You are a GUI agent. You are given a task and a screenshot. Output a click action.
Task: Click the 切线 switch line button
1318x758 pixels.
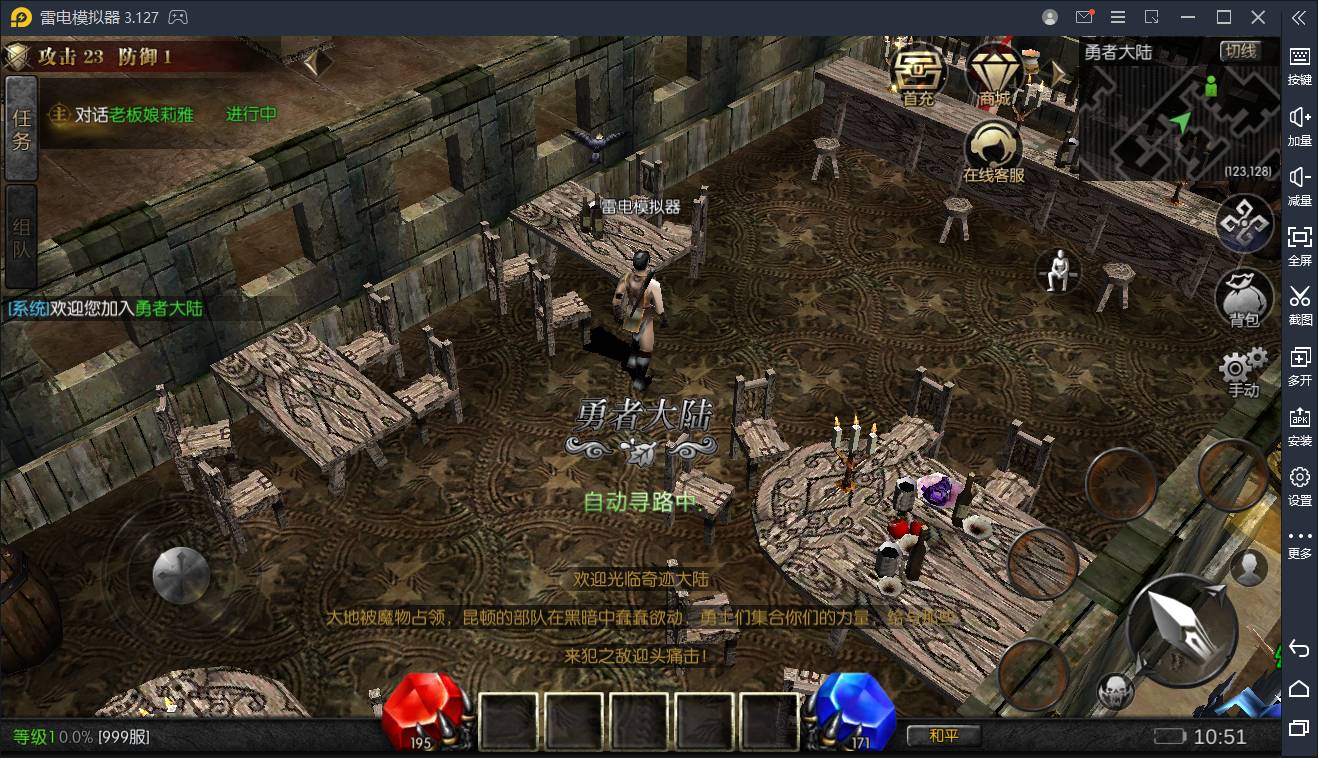[1241, 51]
